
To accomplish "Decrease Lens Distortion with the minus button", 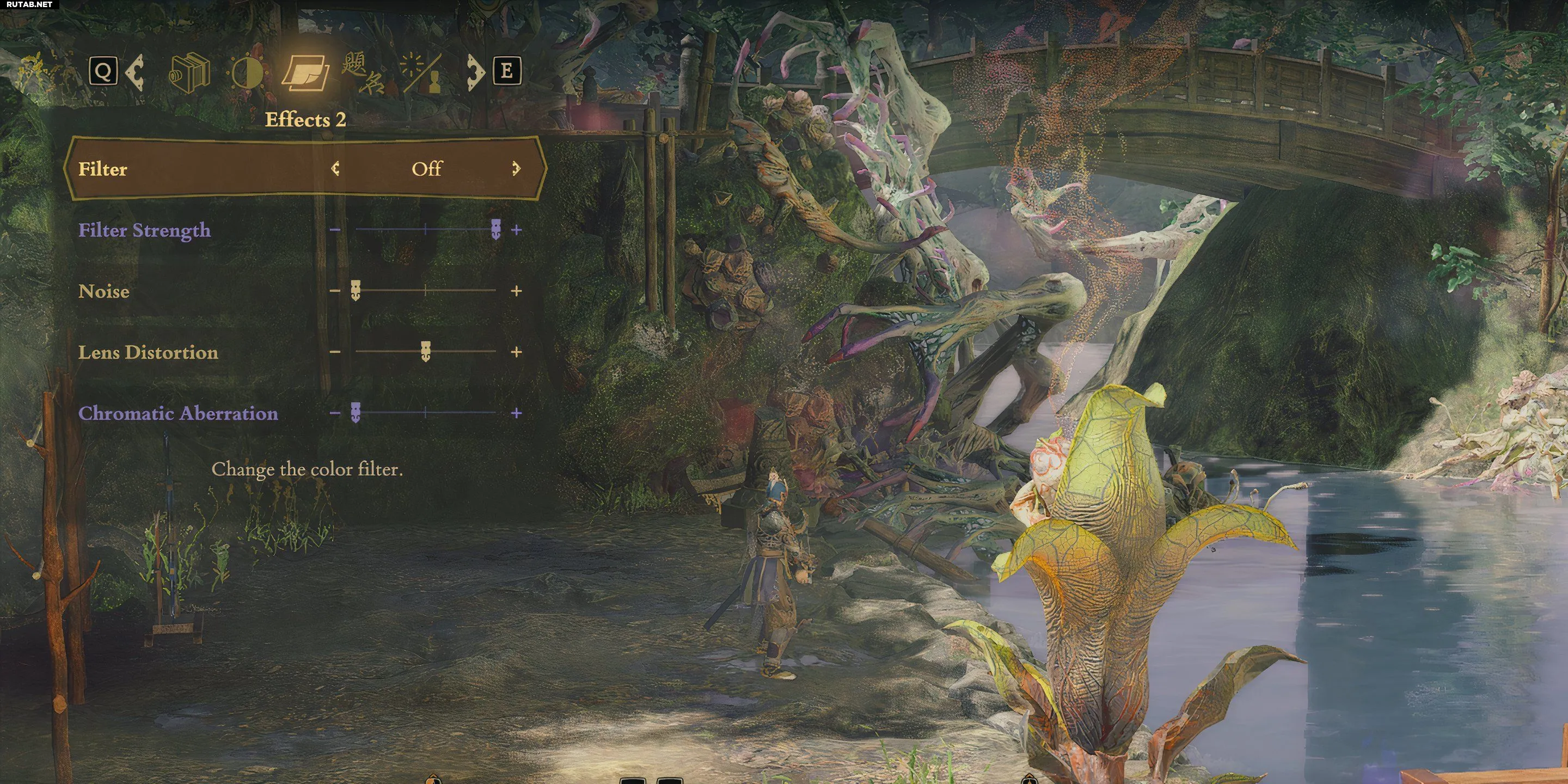I will (335, 352).
